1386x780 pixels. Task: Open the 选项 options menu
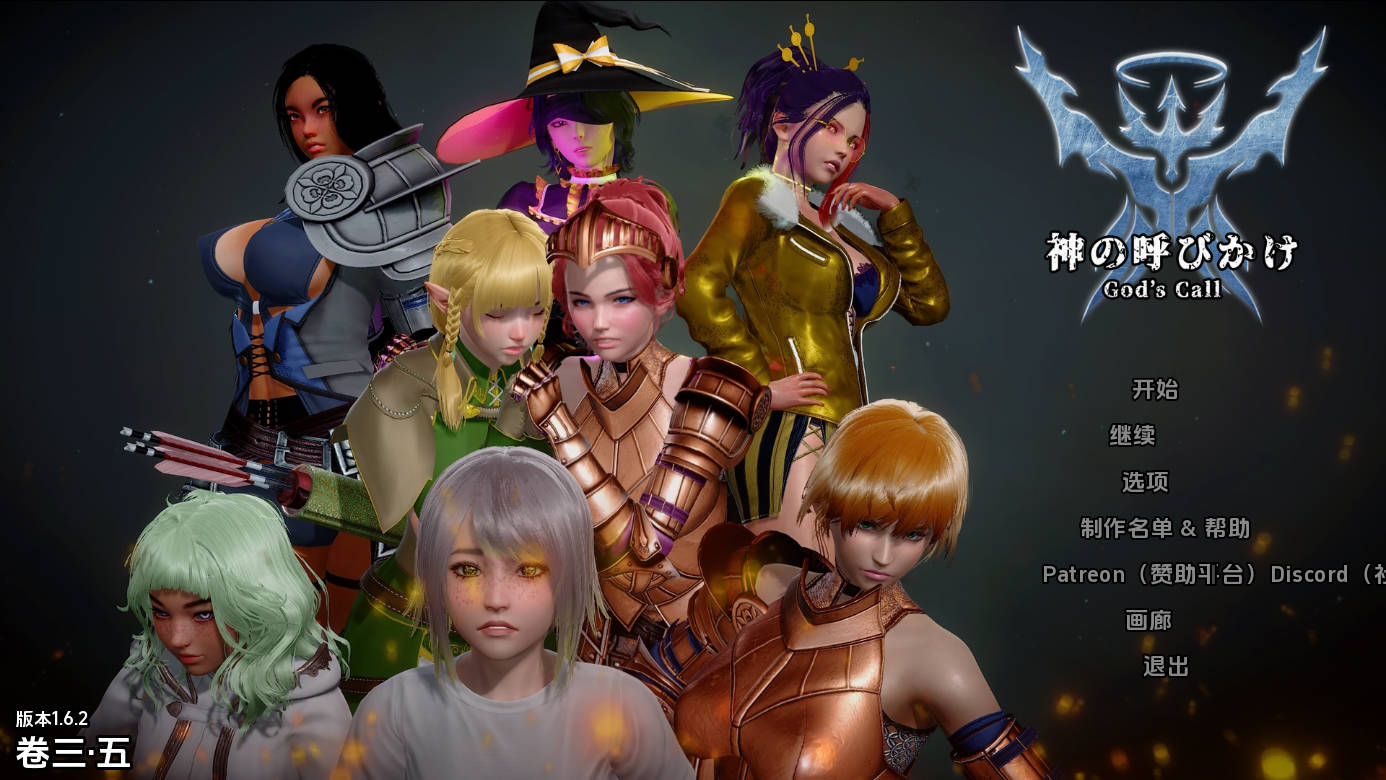(x=1145, y=482)
